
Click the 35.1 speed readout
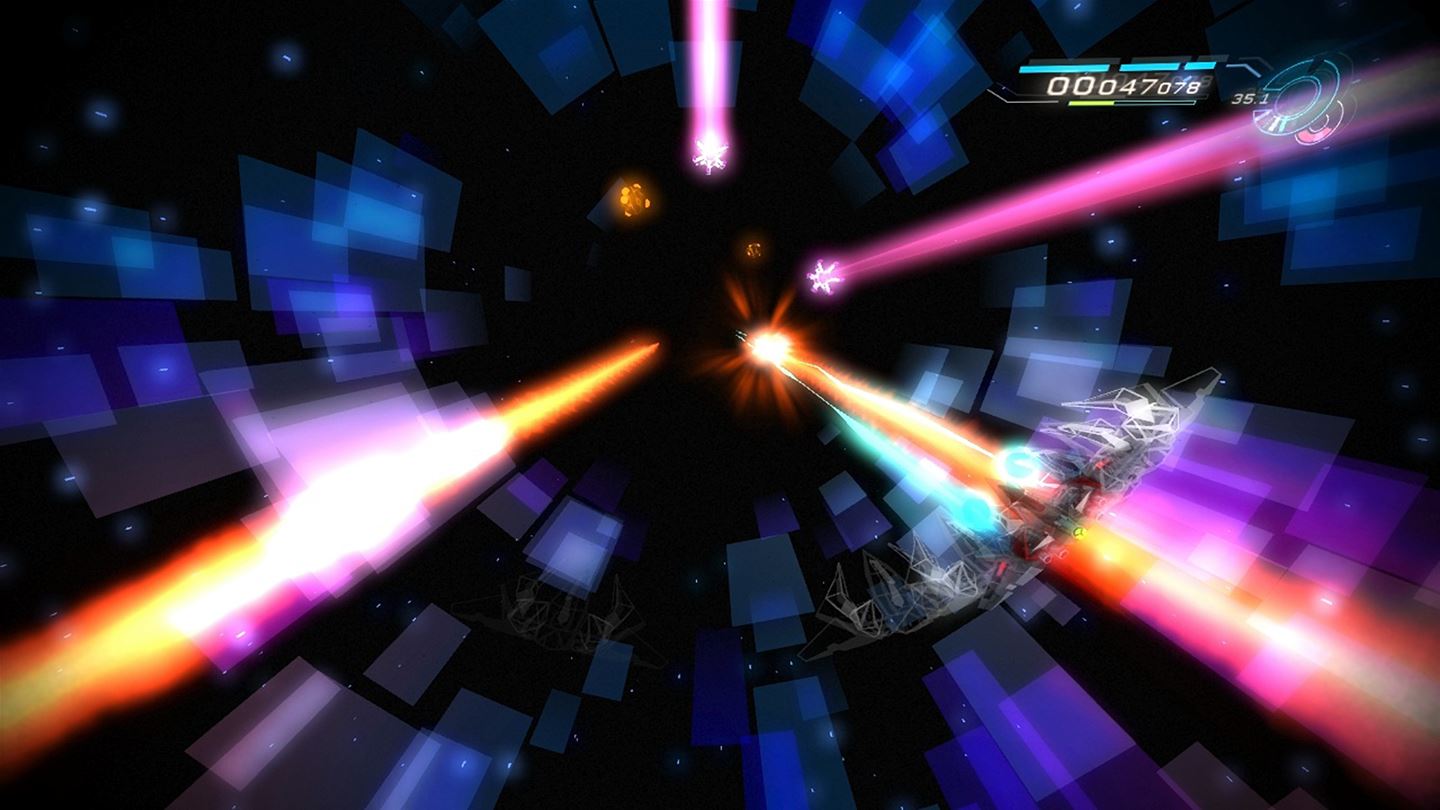tap(1250, 99)
